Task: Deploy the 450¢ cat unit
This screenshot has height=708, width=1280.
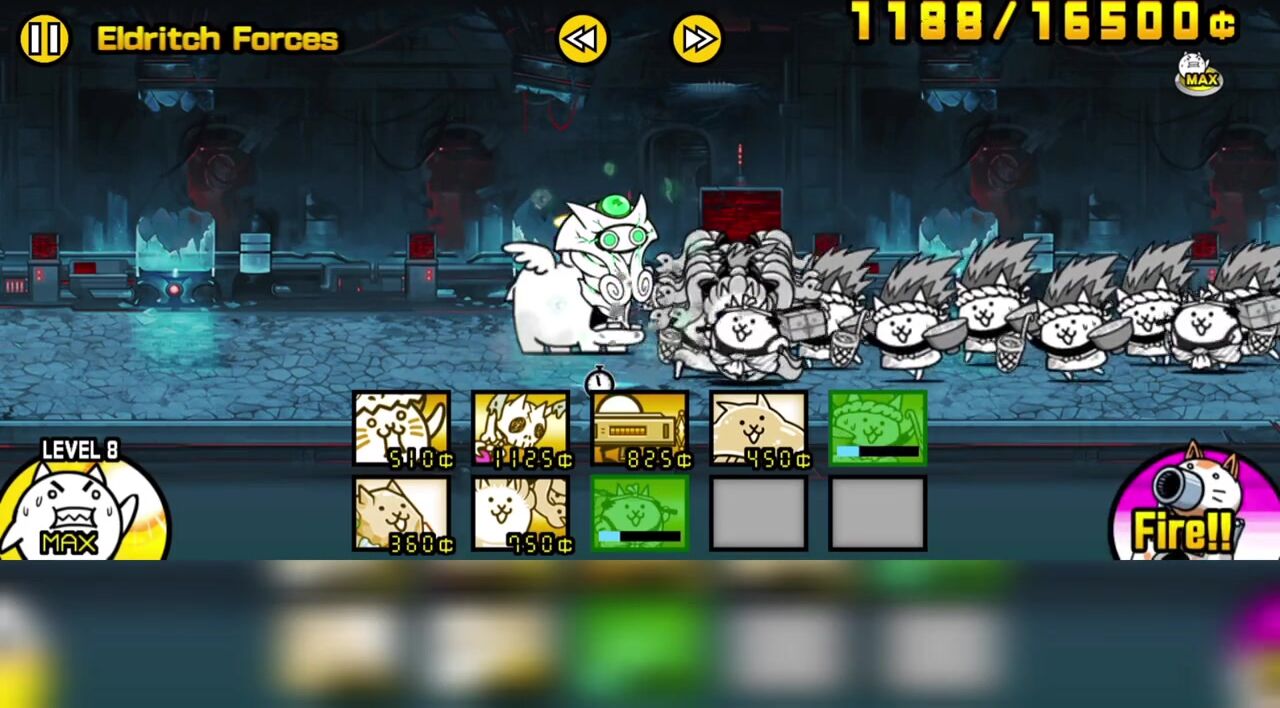Action: tap(759, 429)
